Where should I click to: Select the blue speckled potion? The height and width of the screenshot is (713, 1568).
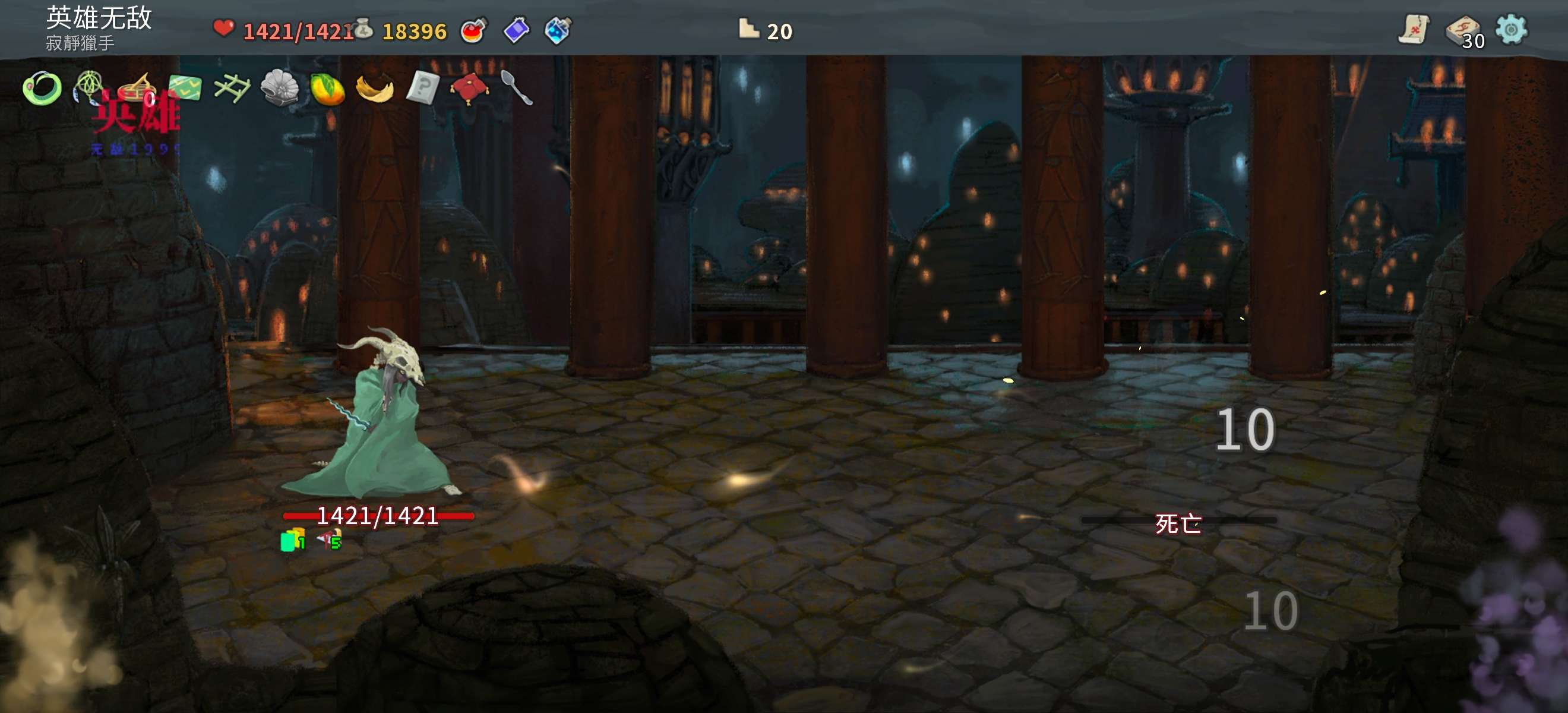(557, 30)
